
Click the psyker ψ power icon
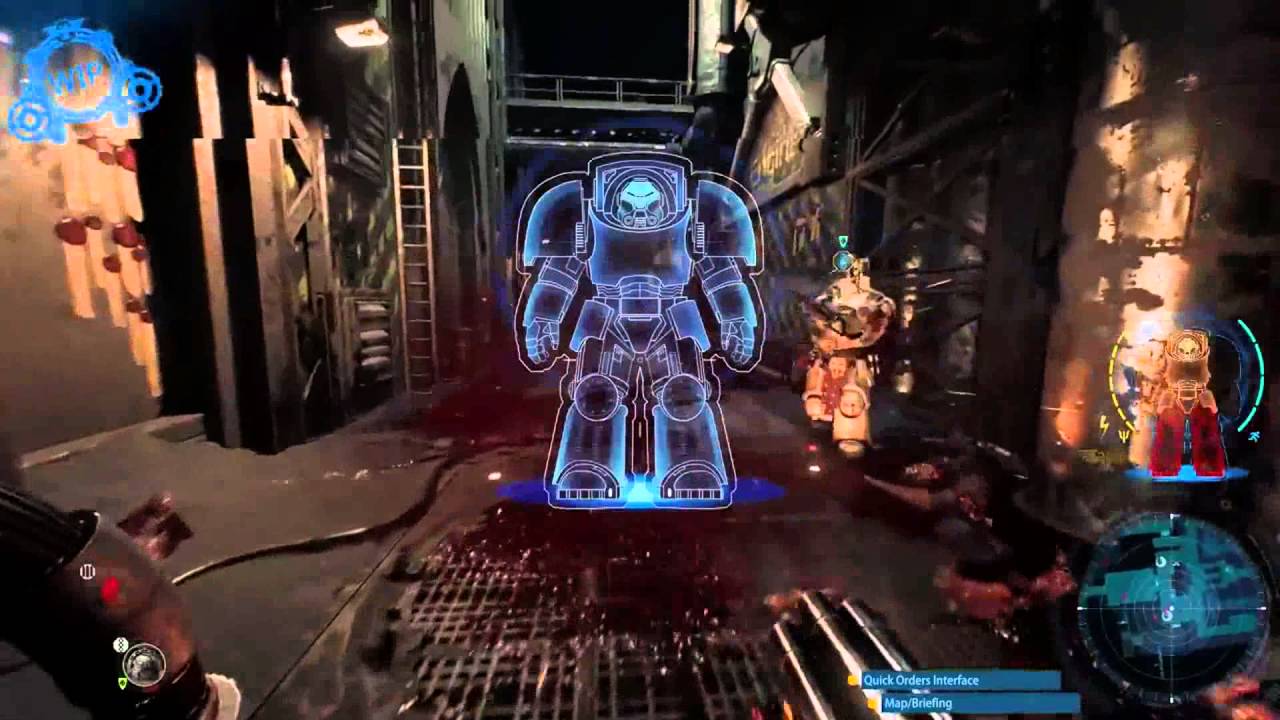[1123, 434]
